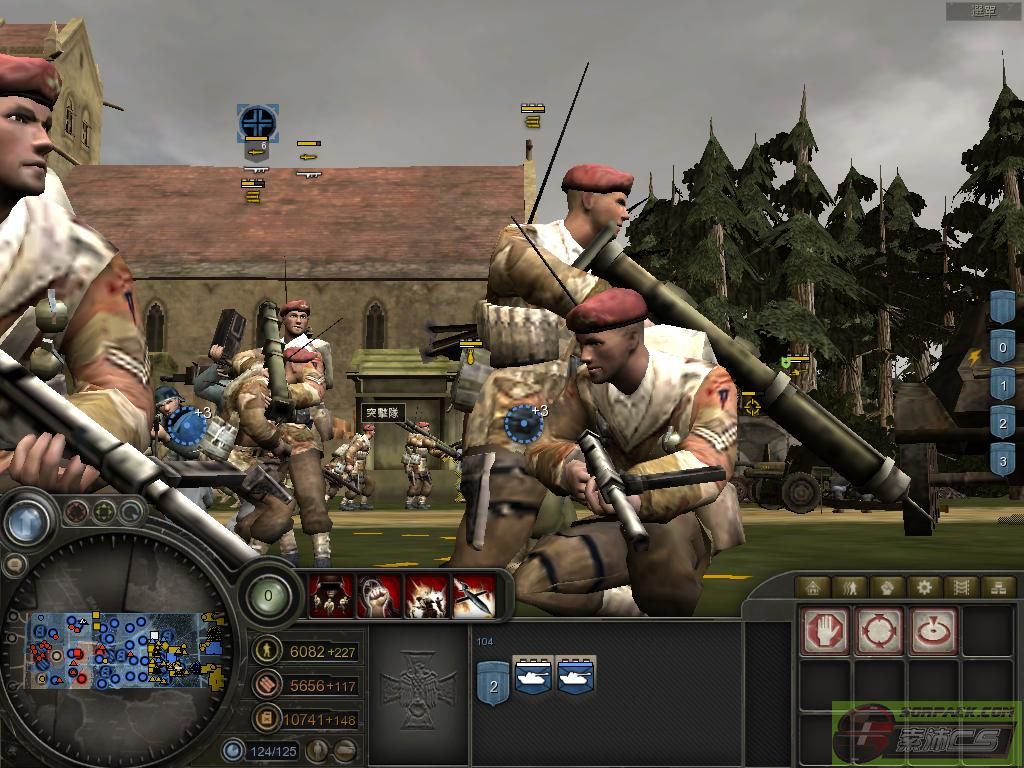Open the menu button in the top-right corner
Screen dimensions: 1024x768
coord(983,11)
